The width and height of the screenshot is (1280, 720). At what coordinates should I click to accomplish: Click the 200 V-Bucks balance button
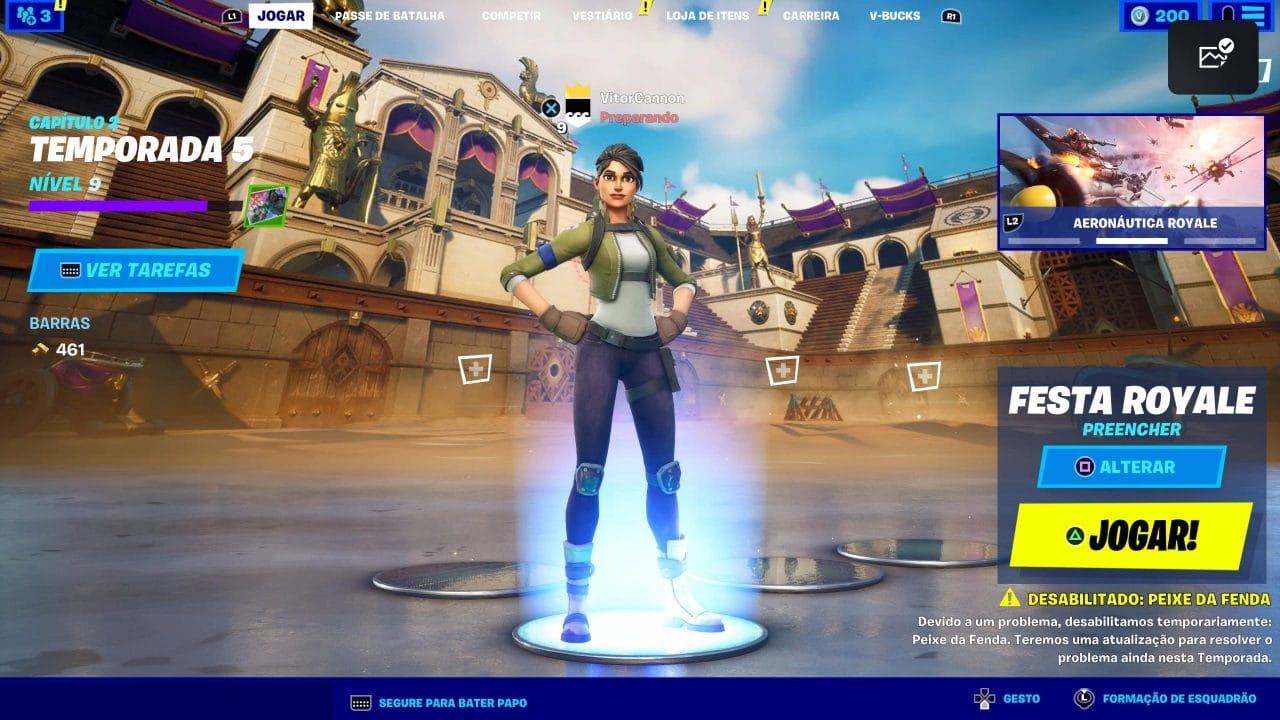click(1160, 15)
